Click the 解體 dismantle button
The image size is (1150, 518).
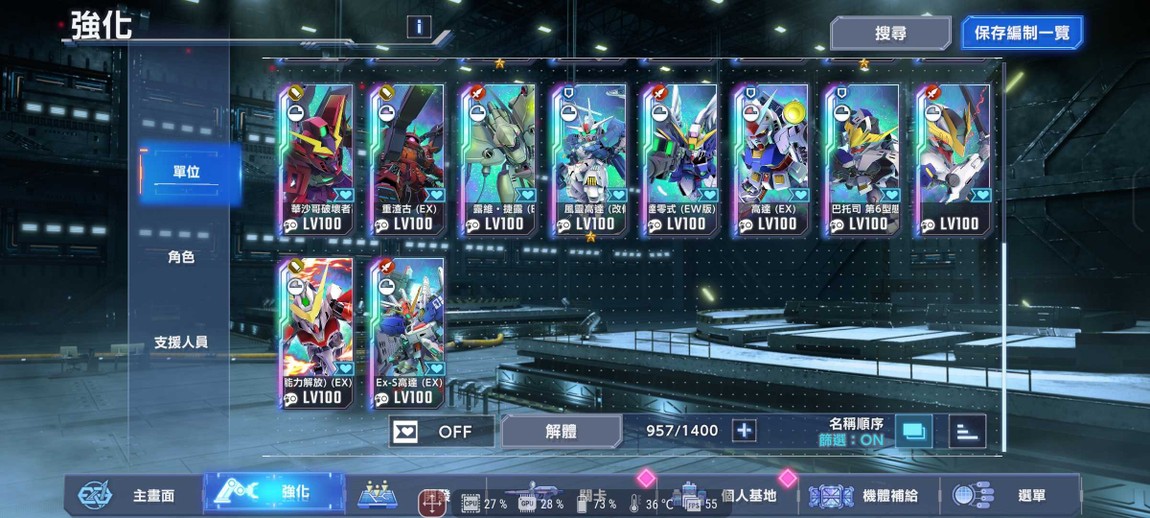pyautogui.click(x=560, y=431)
